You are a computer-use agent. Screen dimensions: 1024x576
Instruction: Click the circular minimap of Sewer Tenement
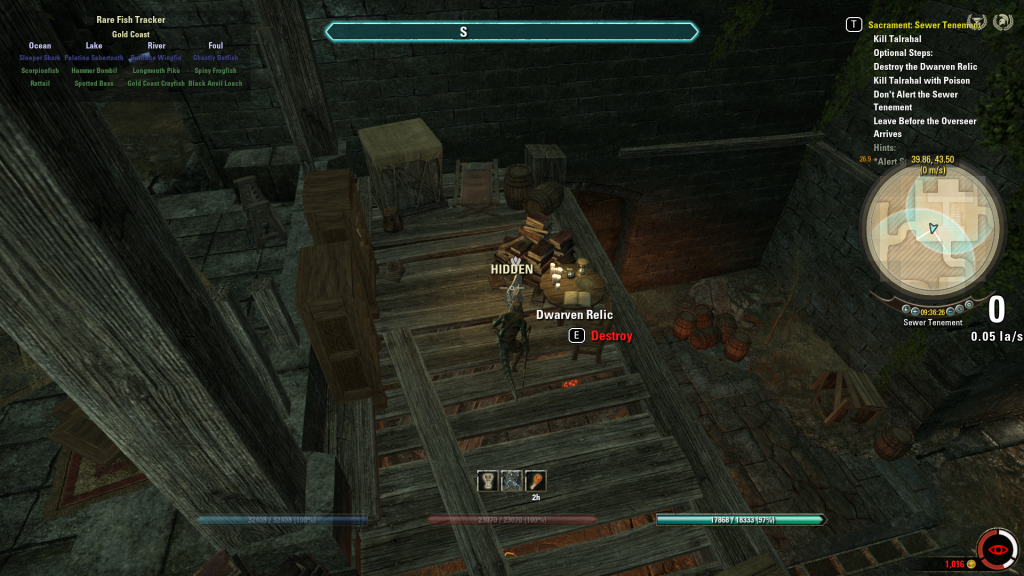931,228
